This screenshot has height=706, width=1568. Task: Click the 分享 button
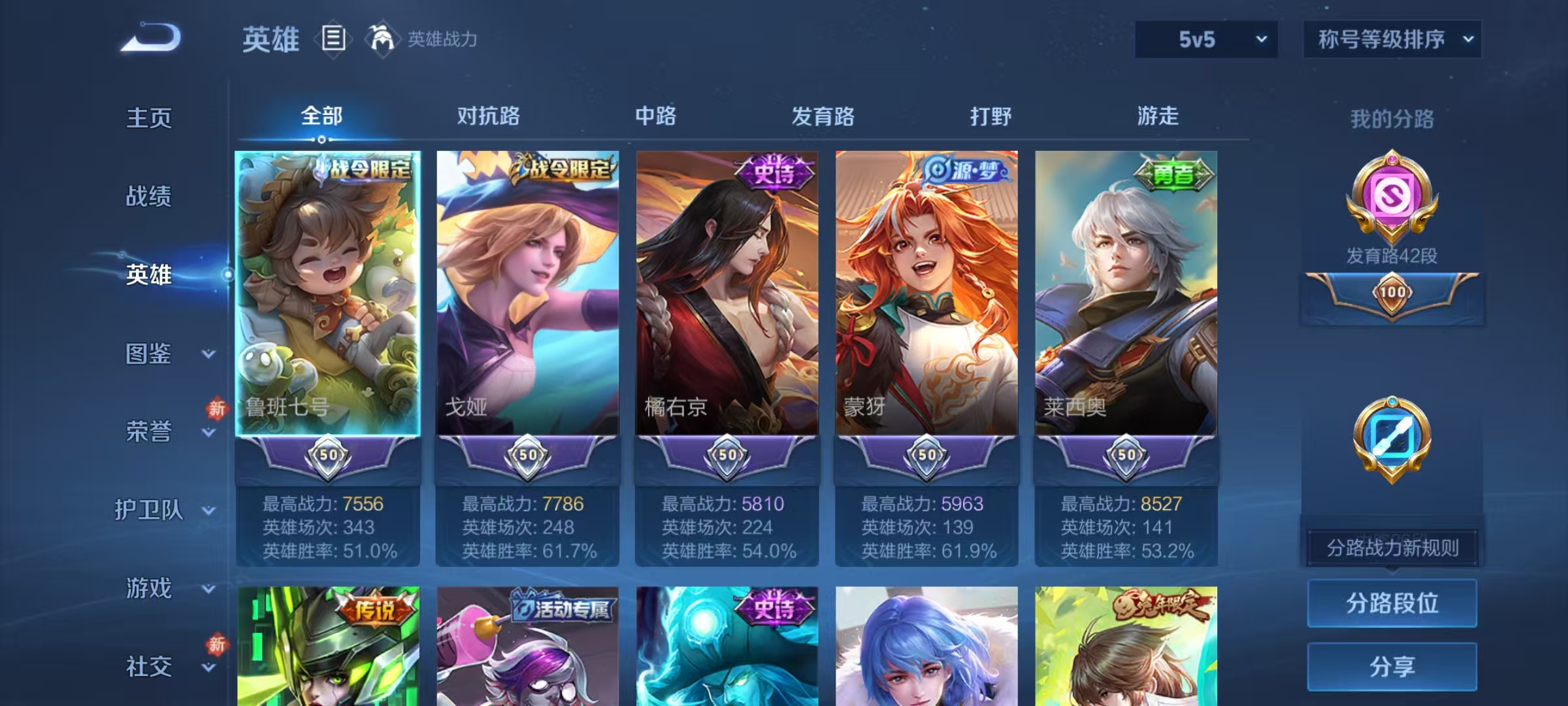tap(1392, 665)
